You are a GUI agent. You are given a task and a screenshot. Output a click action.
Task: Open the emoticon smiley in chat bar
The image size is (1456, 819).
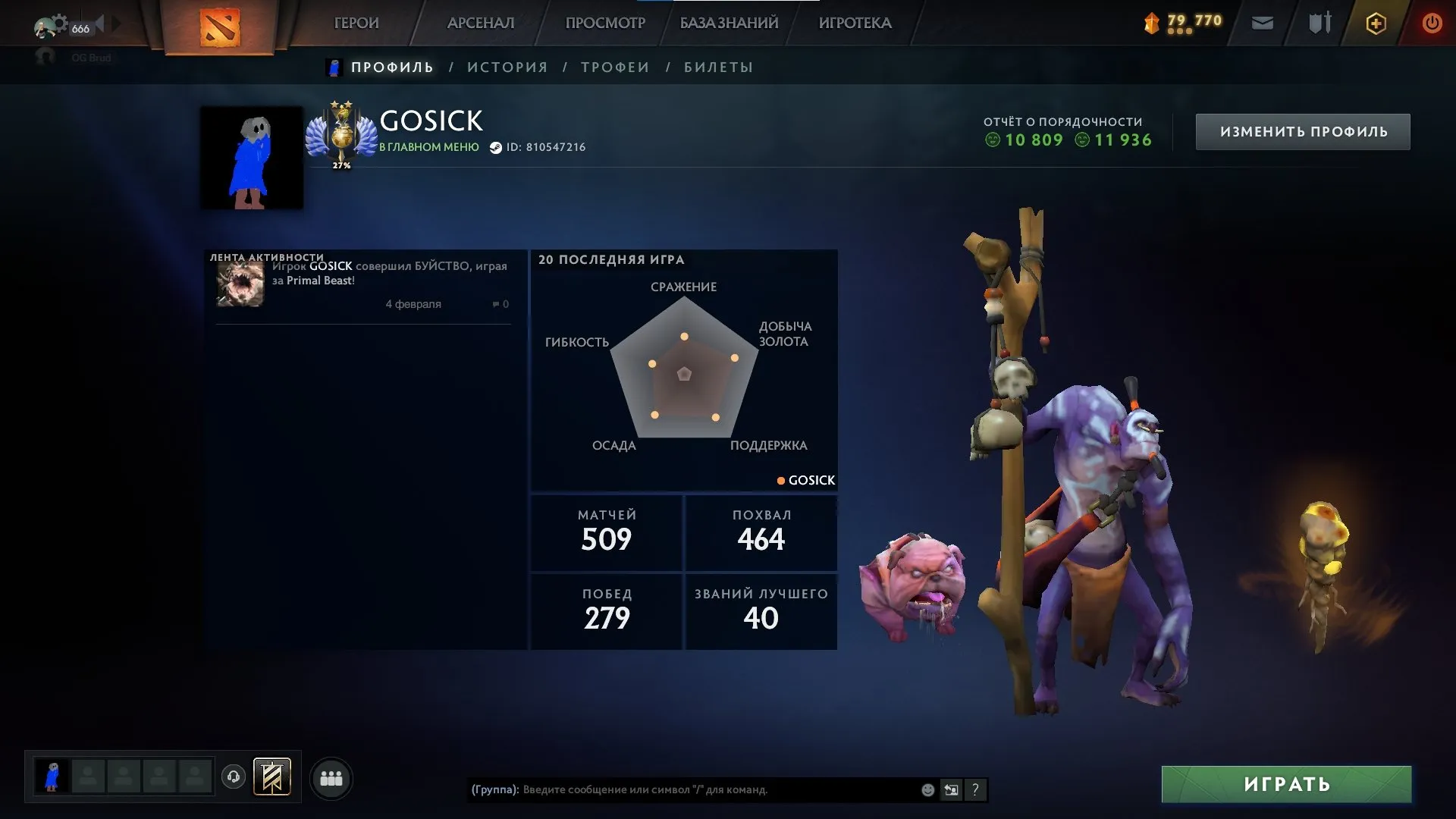(x=927, y=789)
